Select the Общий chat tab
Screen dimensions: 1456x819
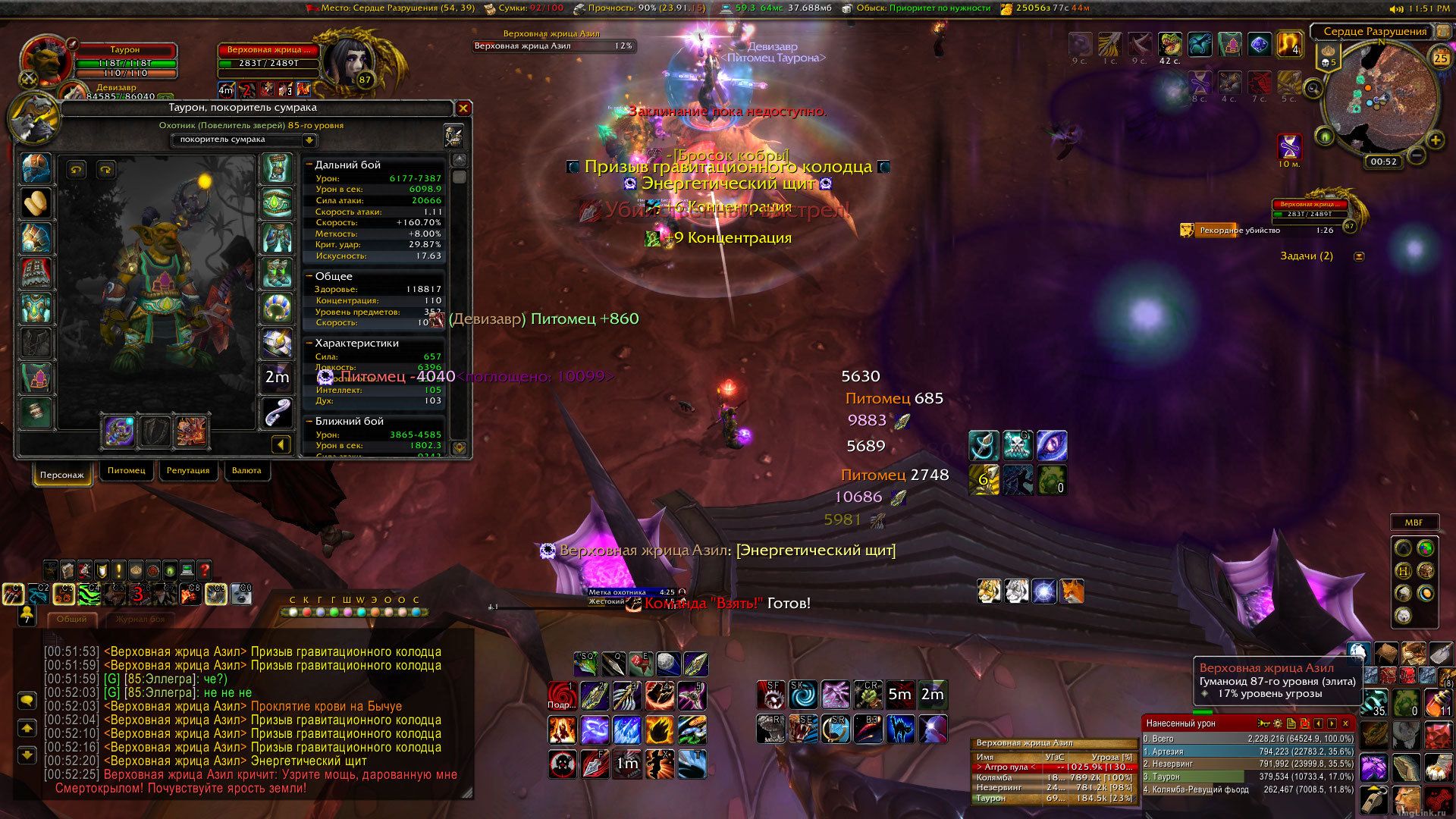click(x=72, y=620)
